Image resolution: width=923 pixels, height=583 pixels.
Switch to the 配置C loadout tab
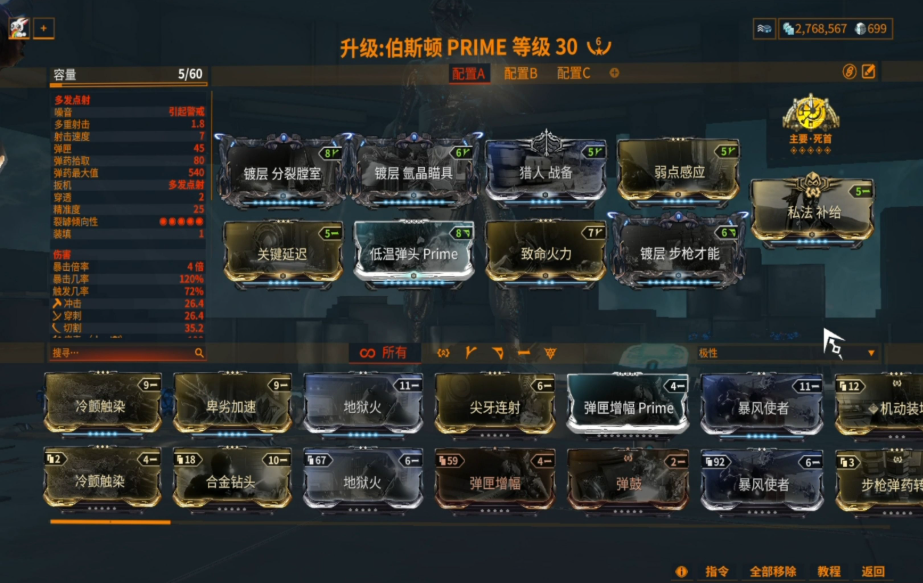point(573,73)
